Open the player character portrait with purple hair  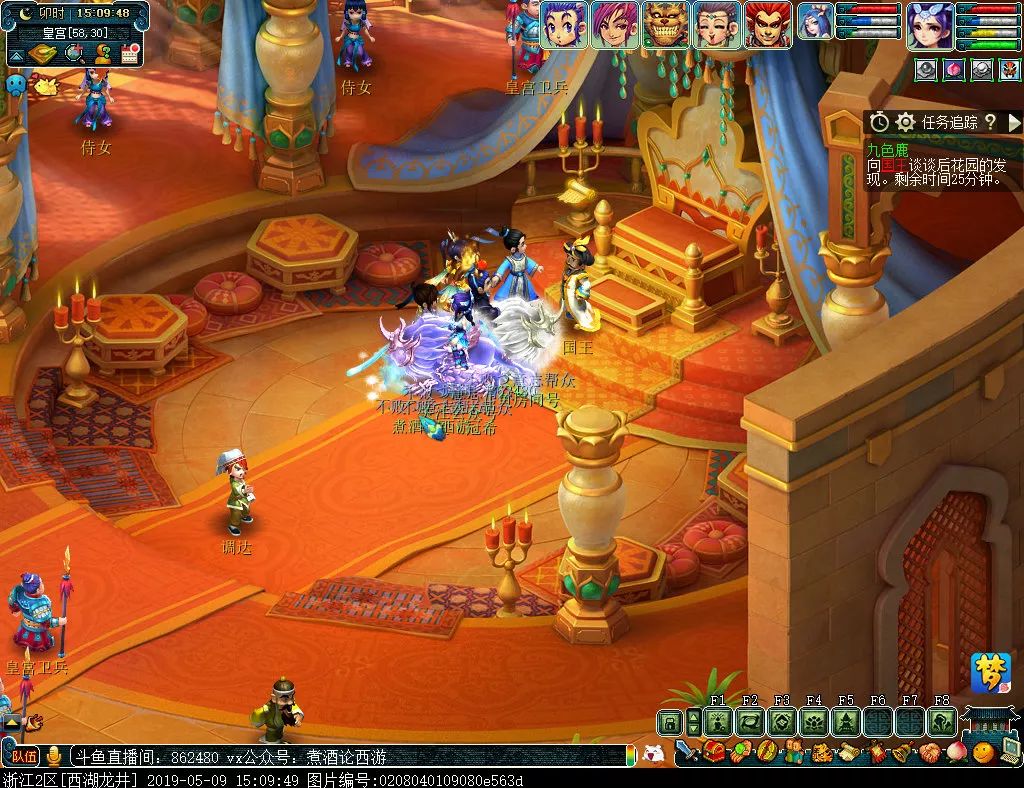[x=930, y=26]
